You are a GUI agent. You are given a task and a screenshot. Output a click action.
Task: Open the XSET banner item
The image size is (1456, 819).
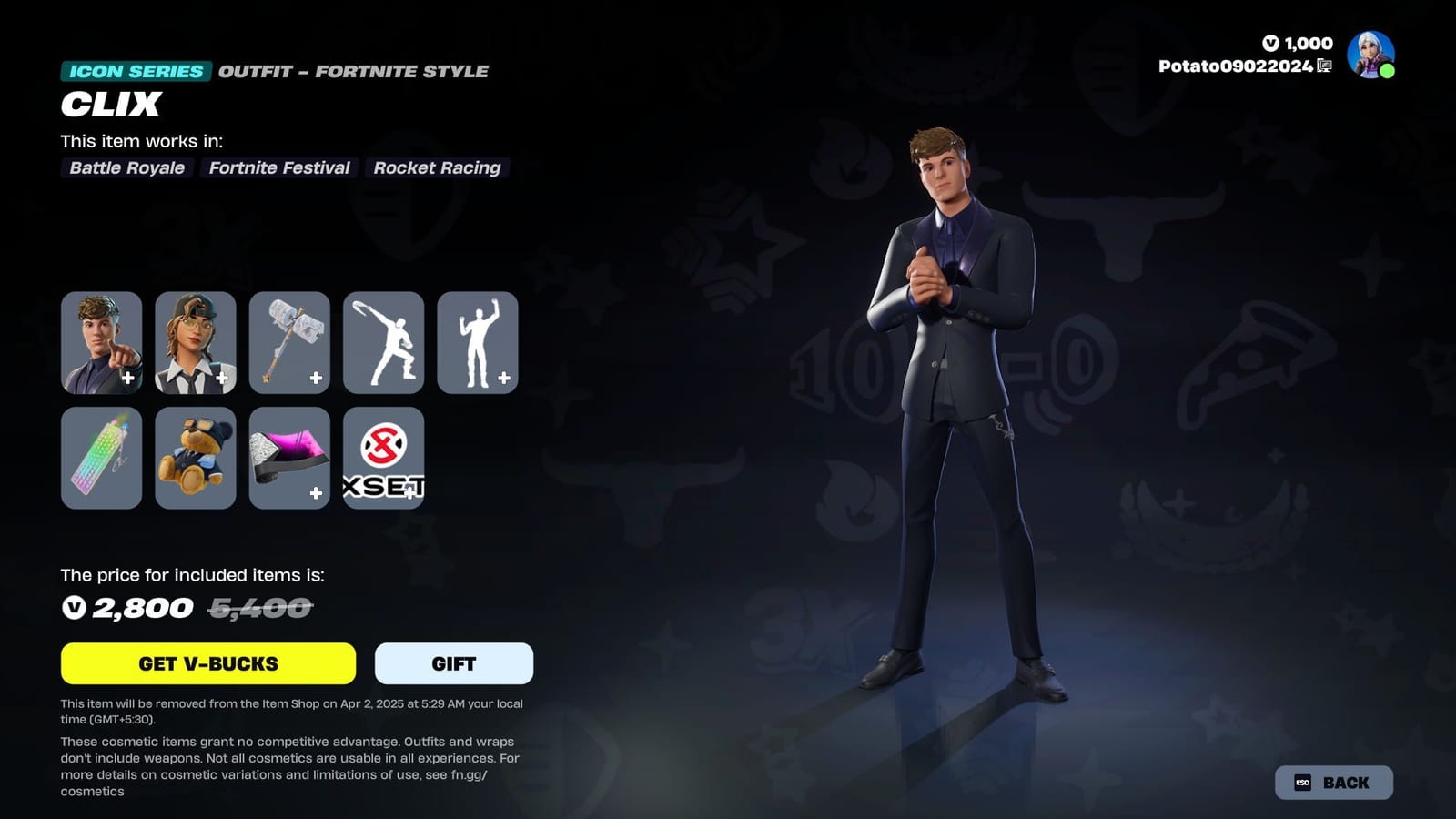pos(383,458)
